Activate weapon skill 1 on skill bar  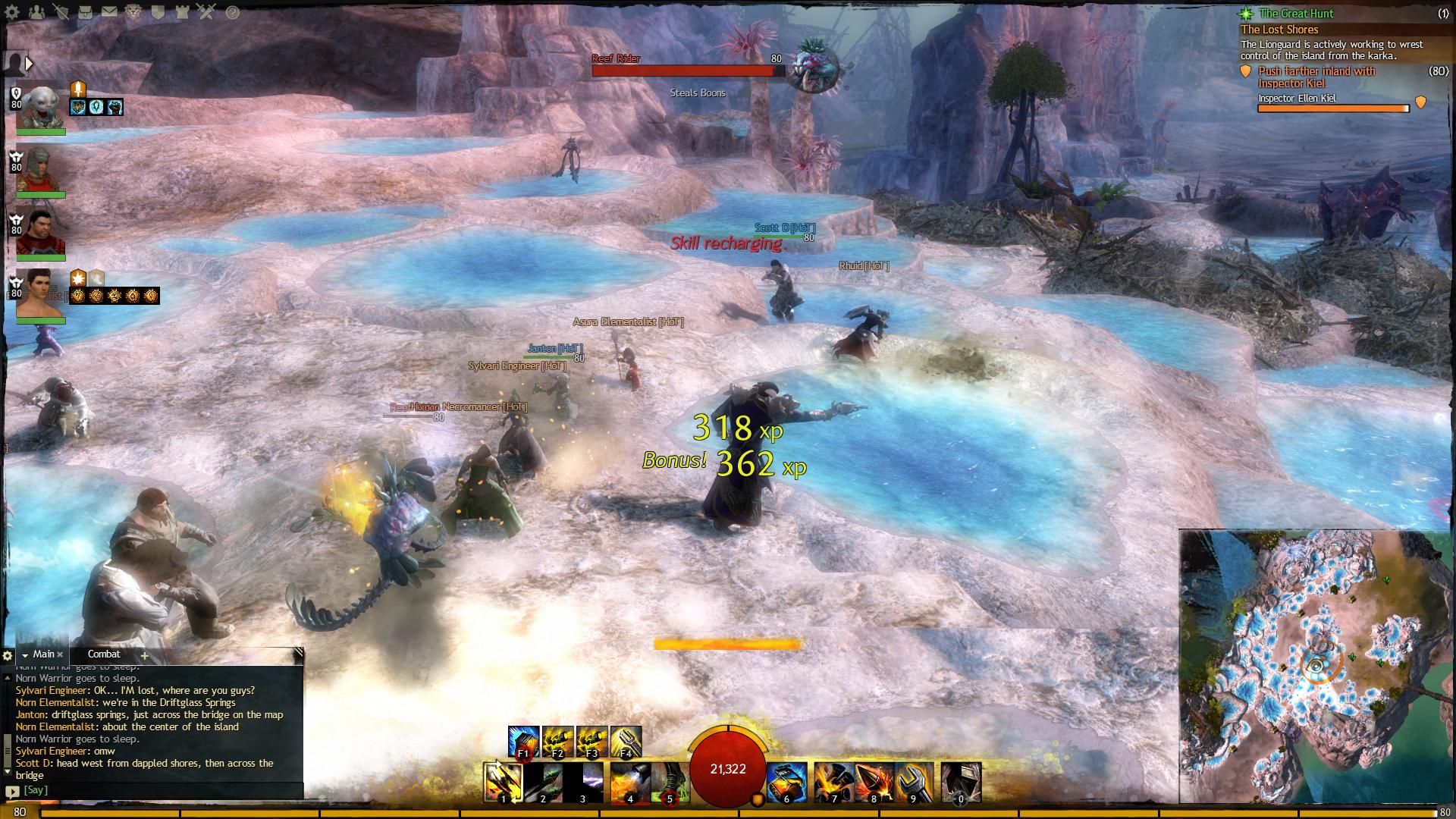click(504, 782)
